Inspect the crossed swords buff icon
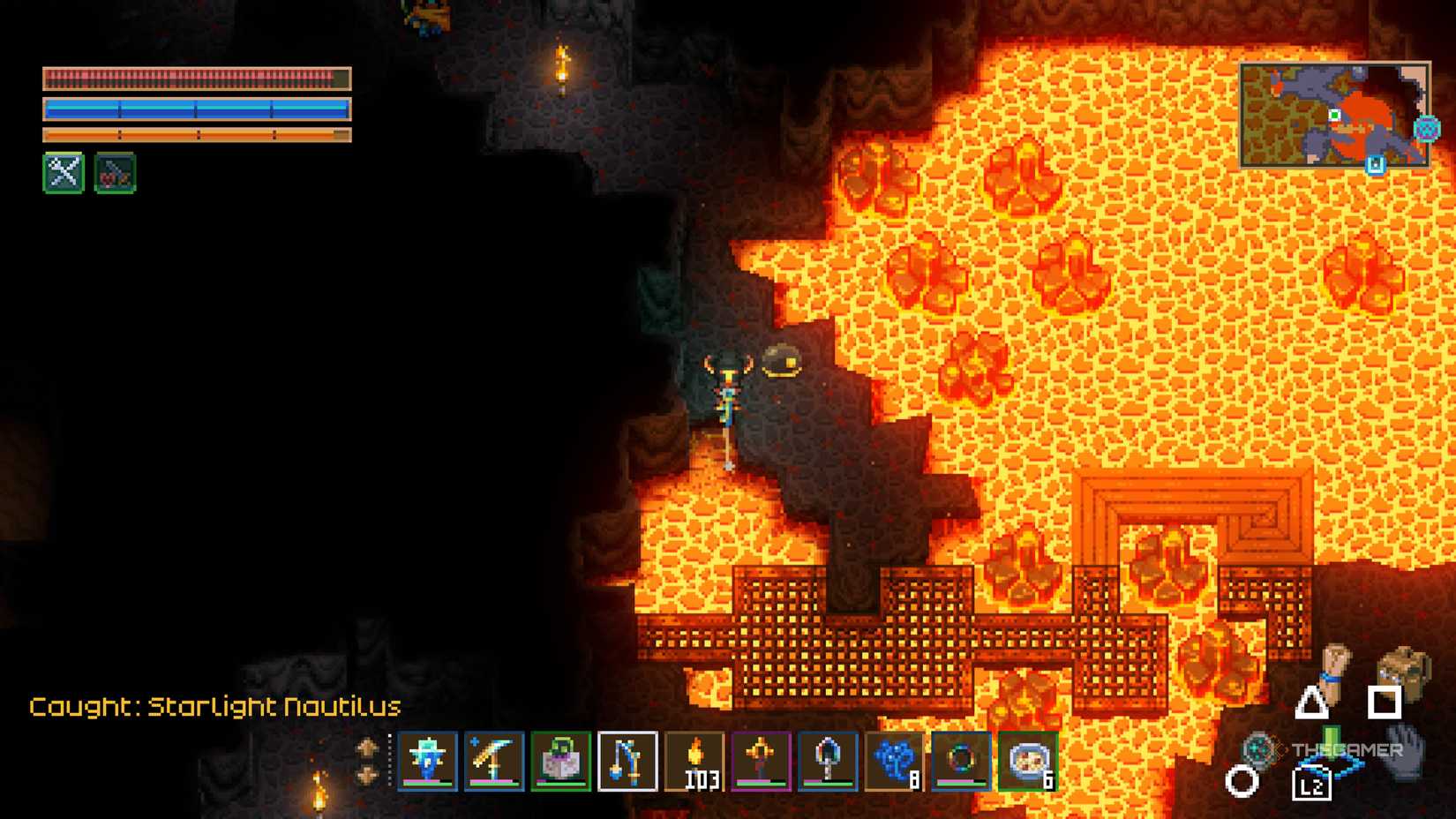The width and height of the screenshot is (1456, 819). point(63,173)
